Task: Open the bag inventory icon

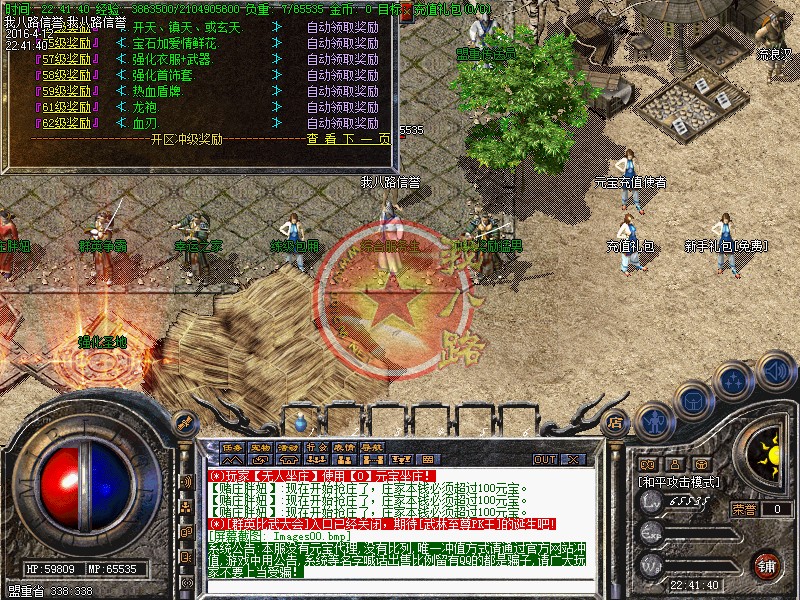Action: click(693, 398)
